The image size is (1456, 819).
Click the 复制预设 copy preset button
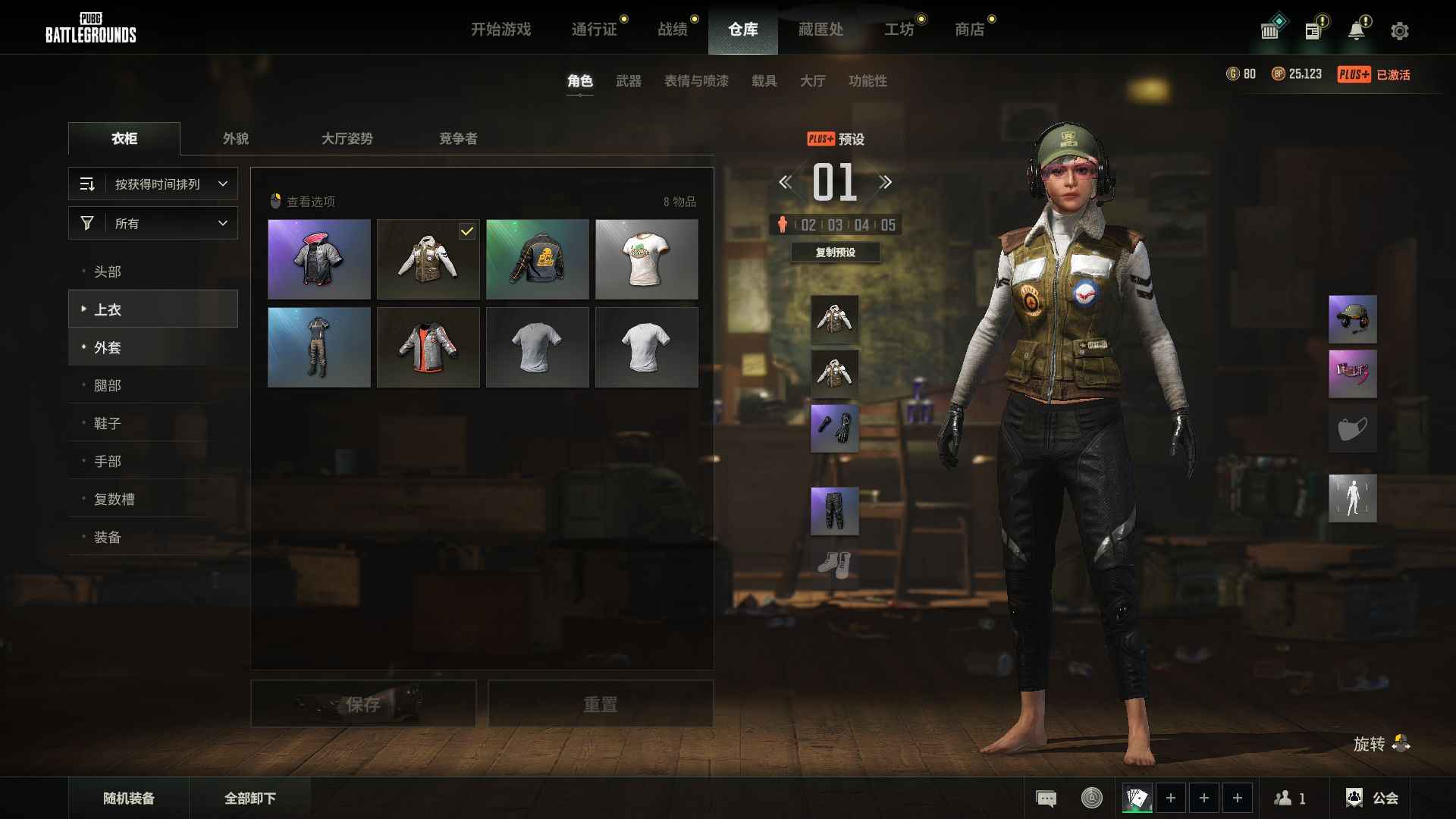click(835, 253)
